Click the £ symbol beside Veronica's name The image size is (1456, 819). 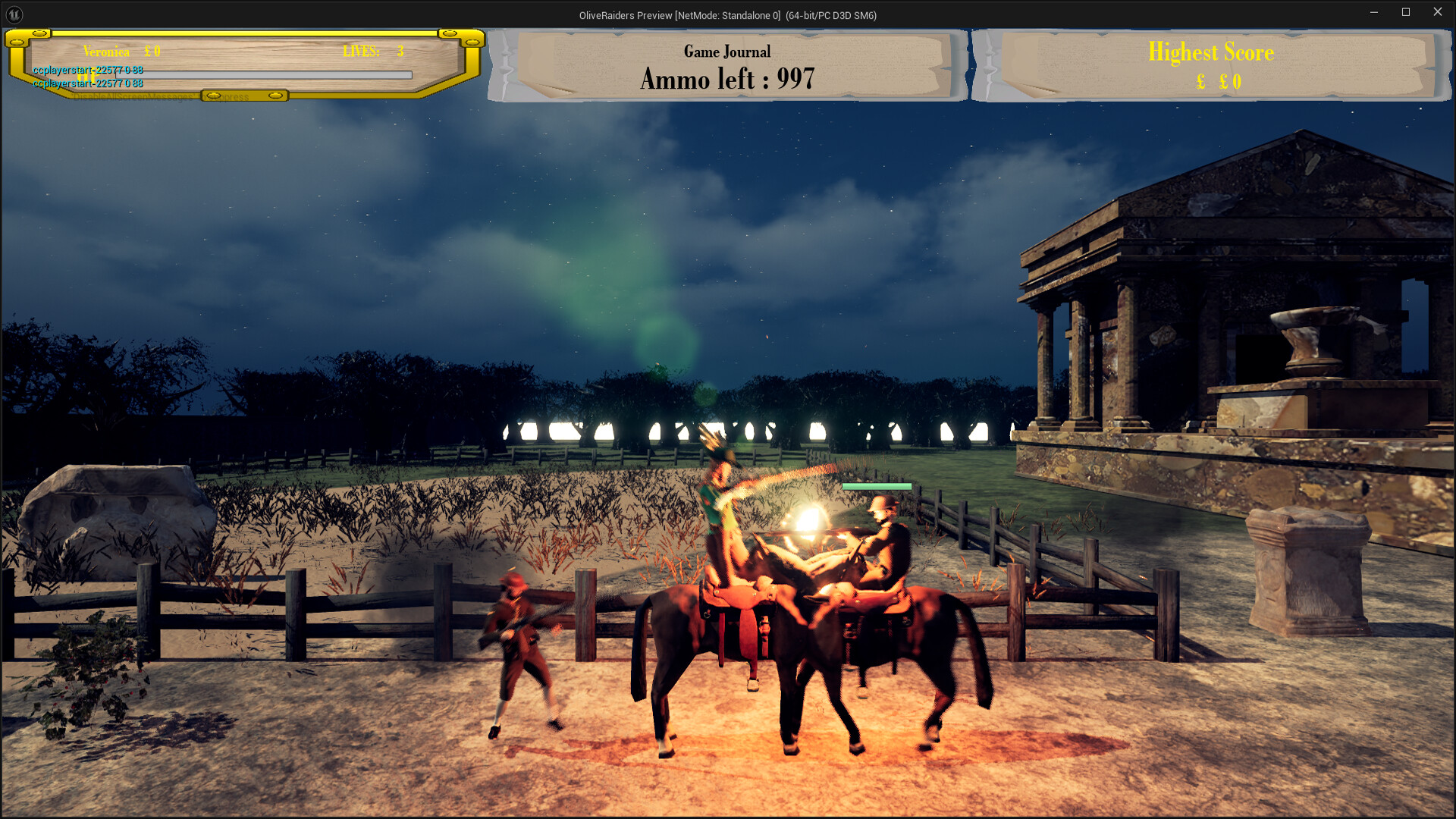pyautogui.click(x=147, y=50)
